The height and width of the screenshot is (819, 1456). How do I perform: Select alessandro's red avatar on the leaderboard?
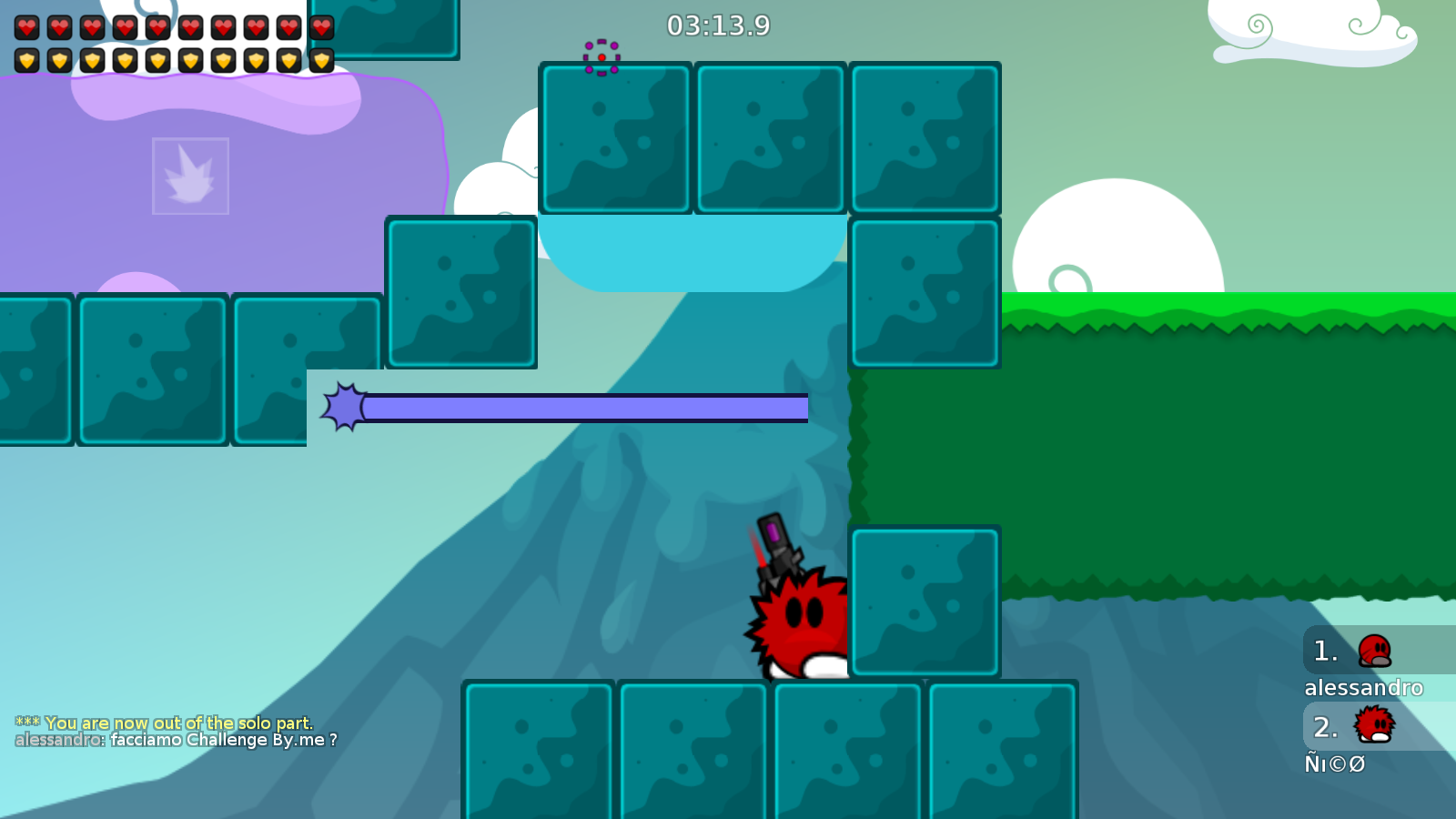click(1374, 650)
